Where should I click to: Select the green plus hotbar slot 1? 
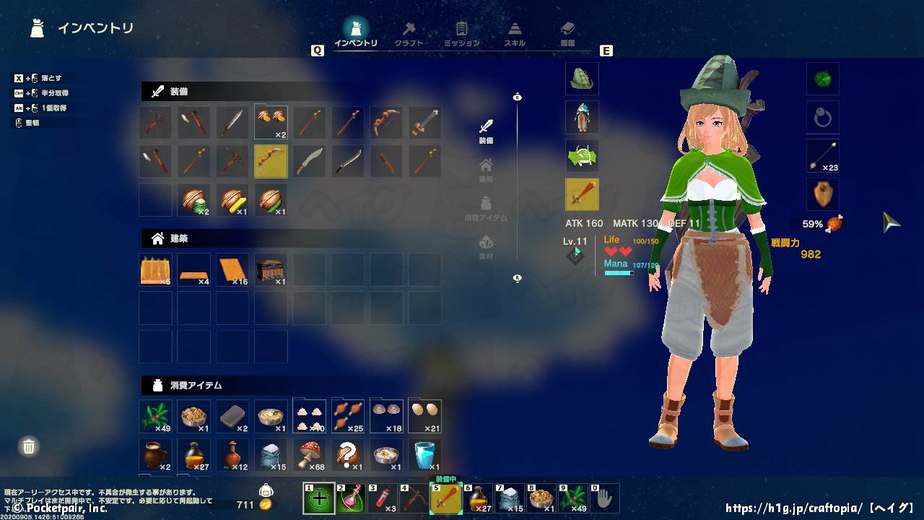[319, 498]
